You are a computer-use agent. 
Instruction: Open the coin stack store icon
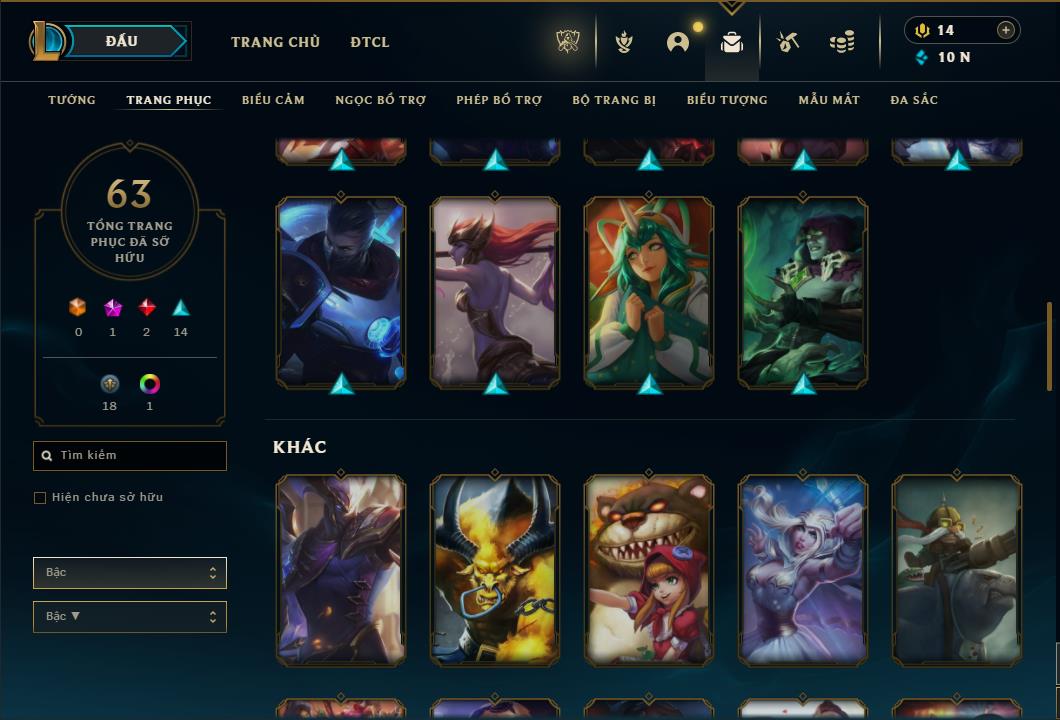(x=842, y=42)
